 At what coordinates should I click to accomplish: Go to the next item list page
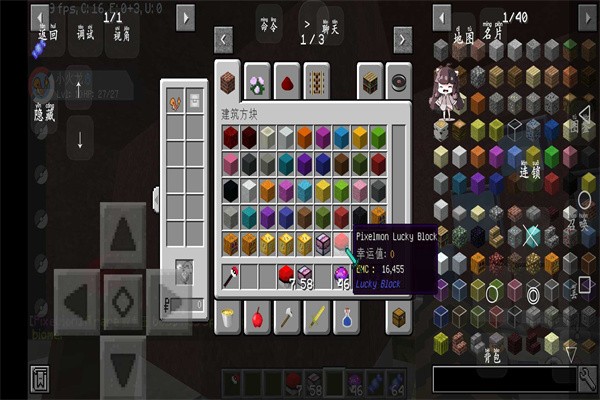pyautogui.click(x=586, y=17)
